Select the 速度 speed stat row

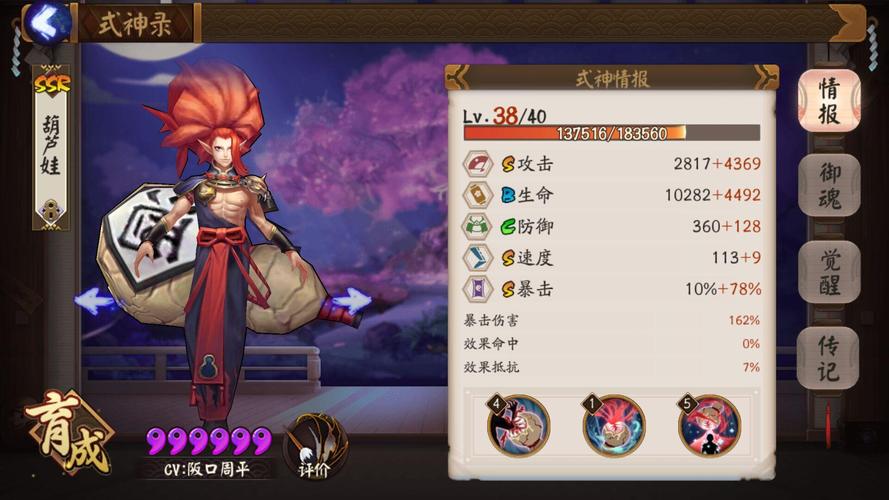(611, 258)
